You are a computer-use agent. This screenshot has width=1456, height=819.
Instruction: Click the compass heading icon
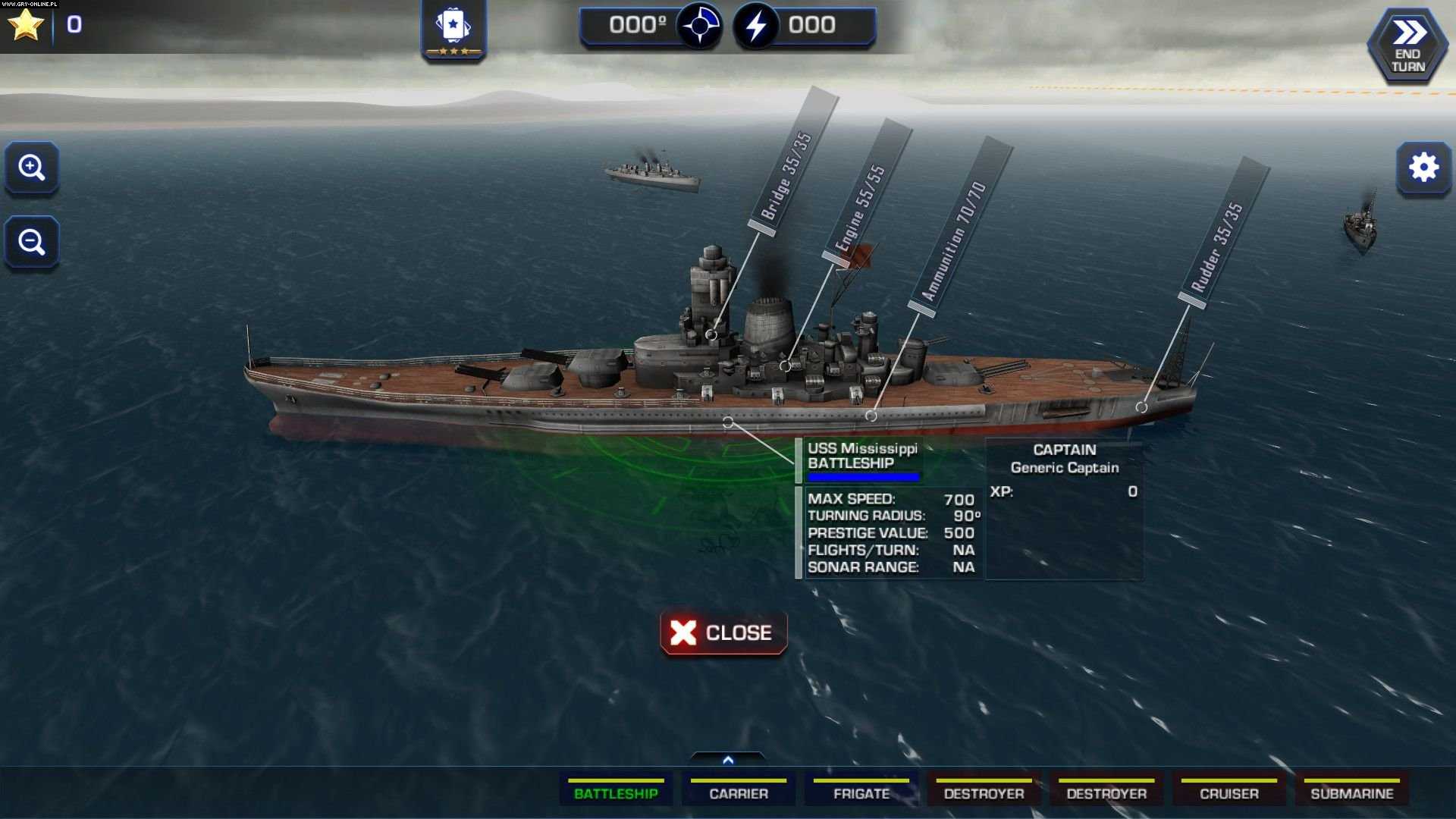[x=698, y=27]
